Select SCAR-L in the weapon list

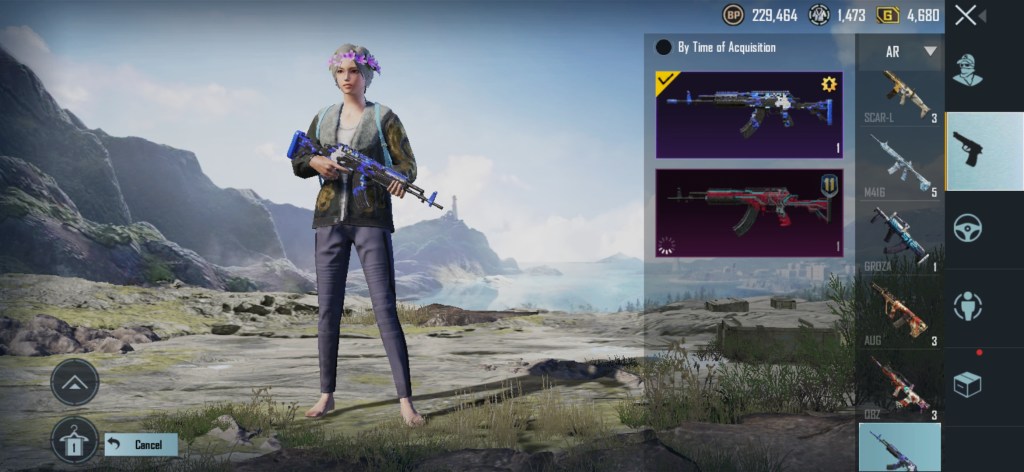tap(899, 97)
